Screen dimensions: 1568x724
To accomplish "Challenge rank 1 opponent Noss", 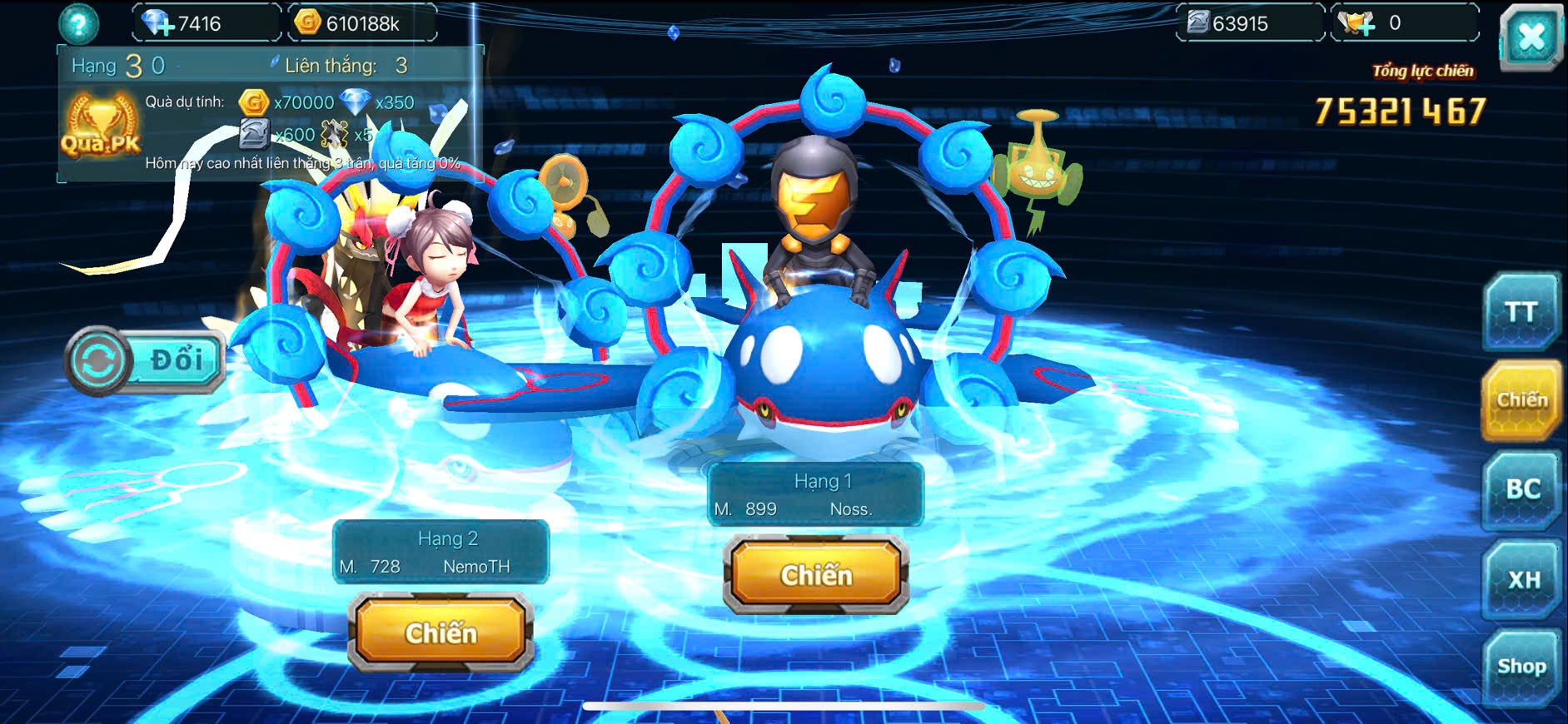I will [x=816, y=574].
